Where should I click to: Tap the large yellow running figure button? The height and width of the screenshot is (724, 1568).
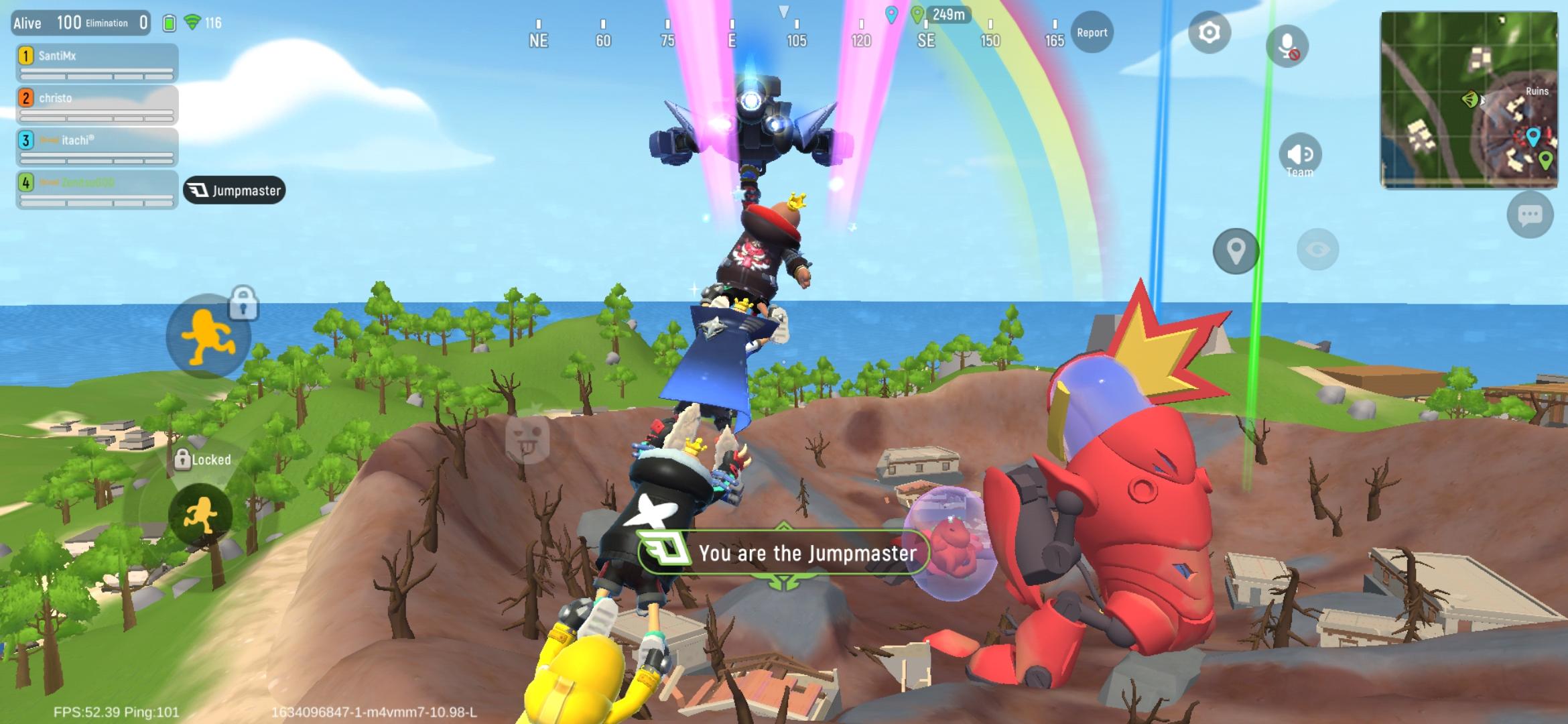tap(208, 337)
